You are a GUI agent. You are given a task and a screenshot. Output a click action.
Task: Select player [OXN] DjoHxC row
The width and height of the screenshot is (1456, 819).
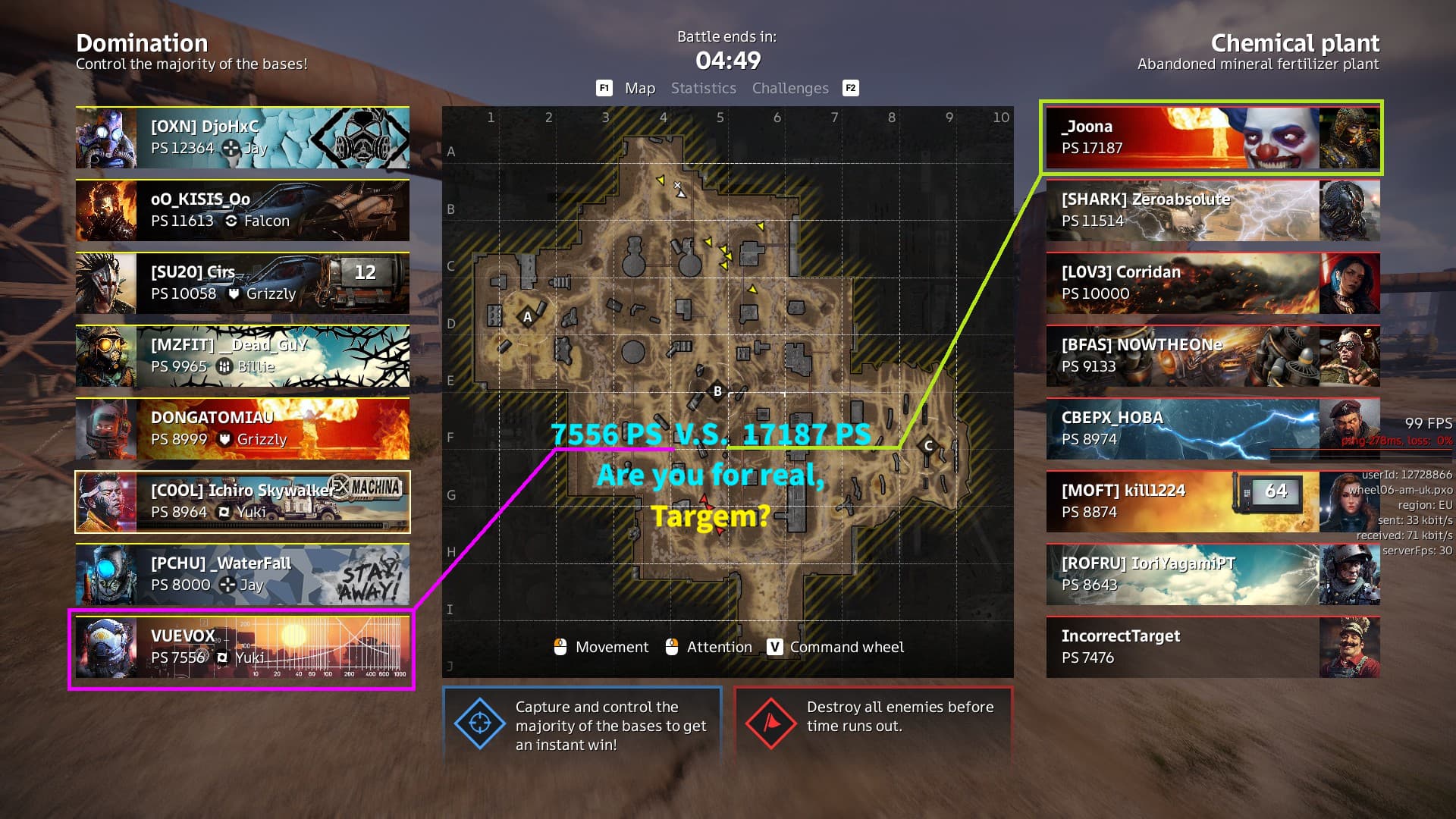(243, 137)
